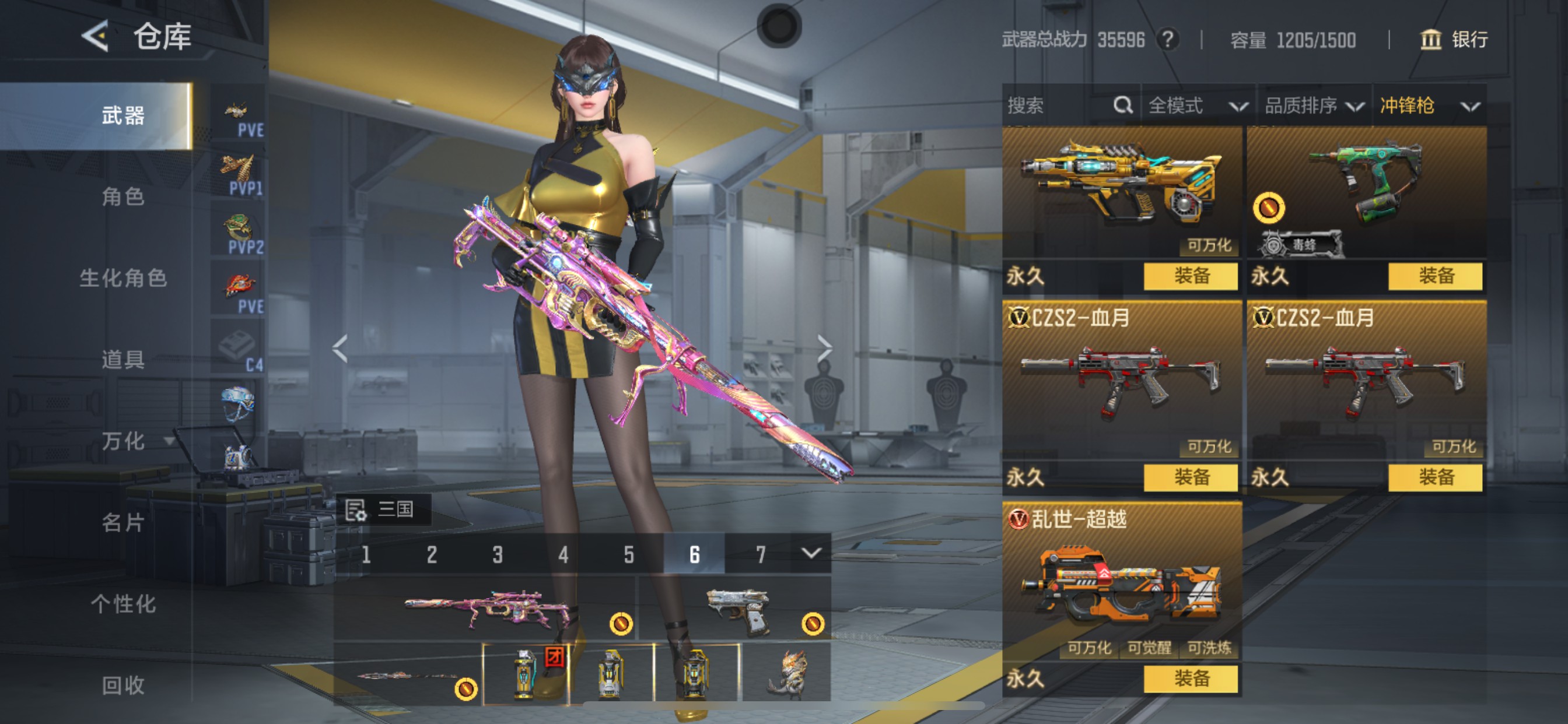Switch to the 个性化 category

pos(123,603)
